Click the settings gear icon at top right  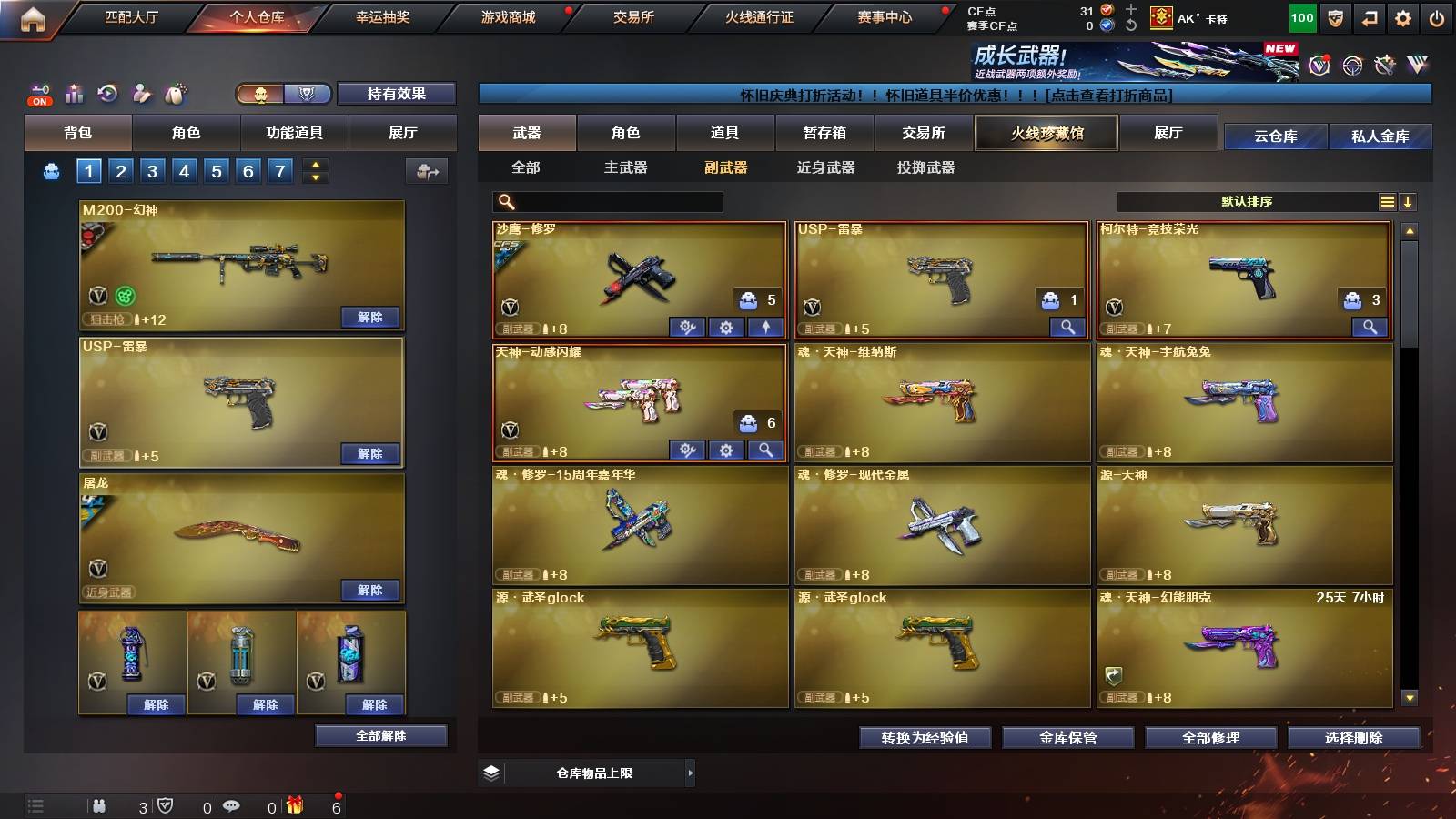[x=1401, y=16]
